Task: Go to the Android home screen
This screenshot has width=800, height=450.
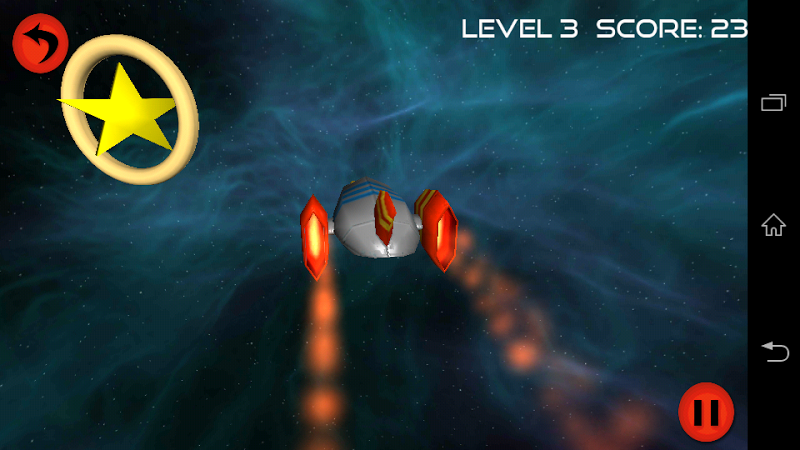Action: tap(774, 225)
